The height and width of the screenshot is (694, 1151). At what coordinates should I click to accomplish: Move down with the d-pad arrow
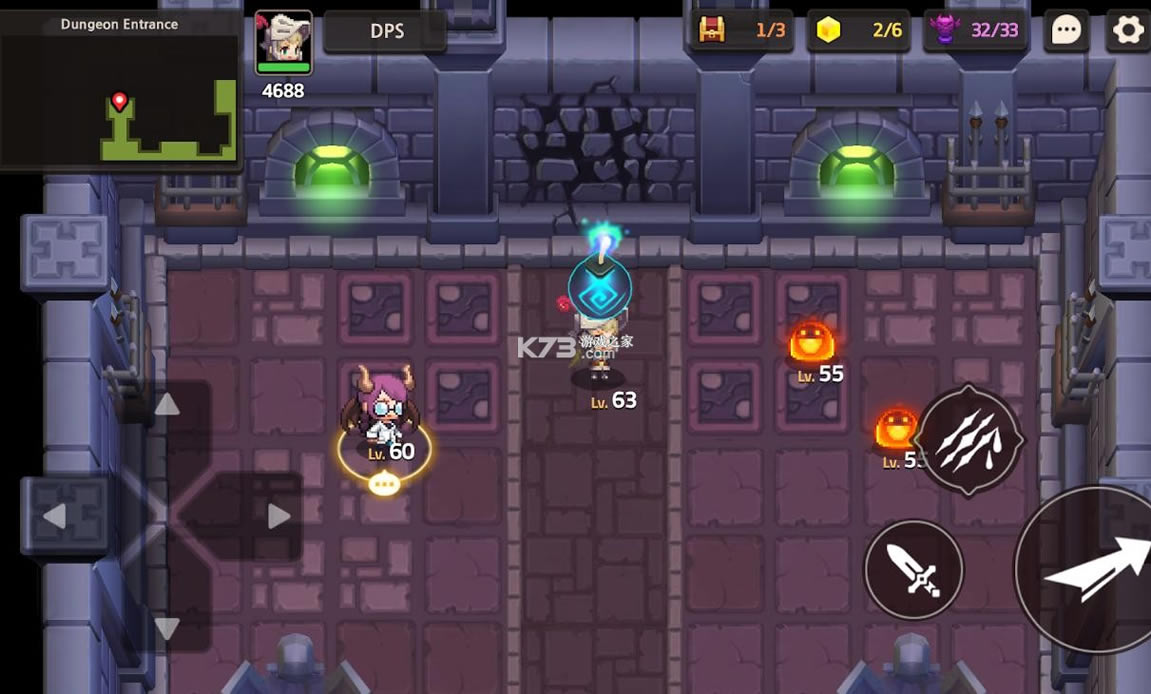point(167,628)
